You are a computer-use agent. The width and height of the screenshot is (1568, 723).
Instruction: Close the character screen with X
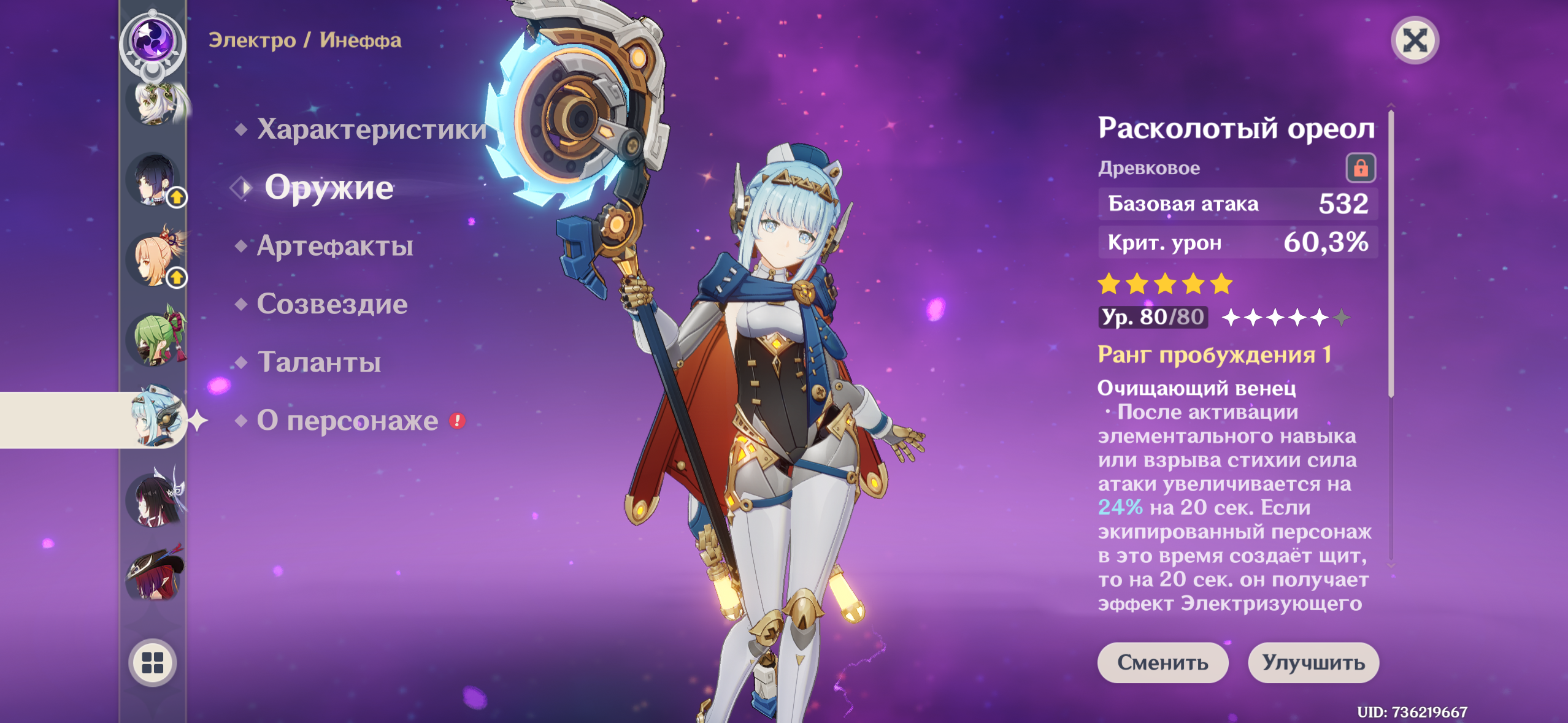click(x=1415, y=40)
